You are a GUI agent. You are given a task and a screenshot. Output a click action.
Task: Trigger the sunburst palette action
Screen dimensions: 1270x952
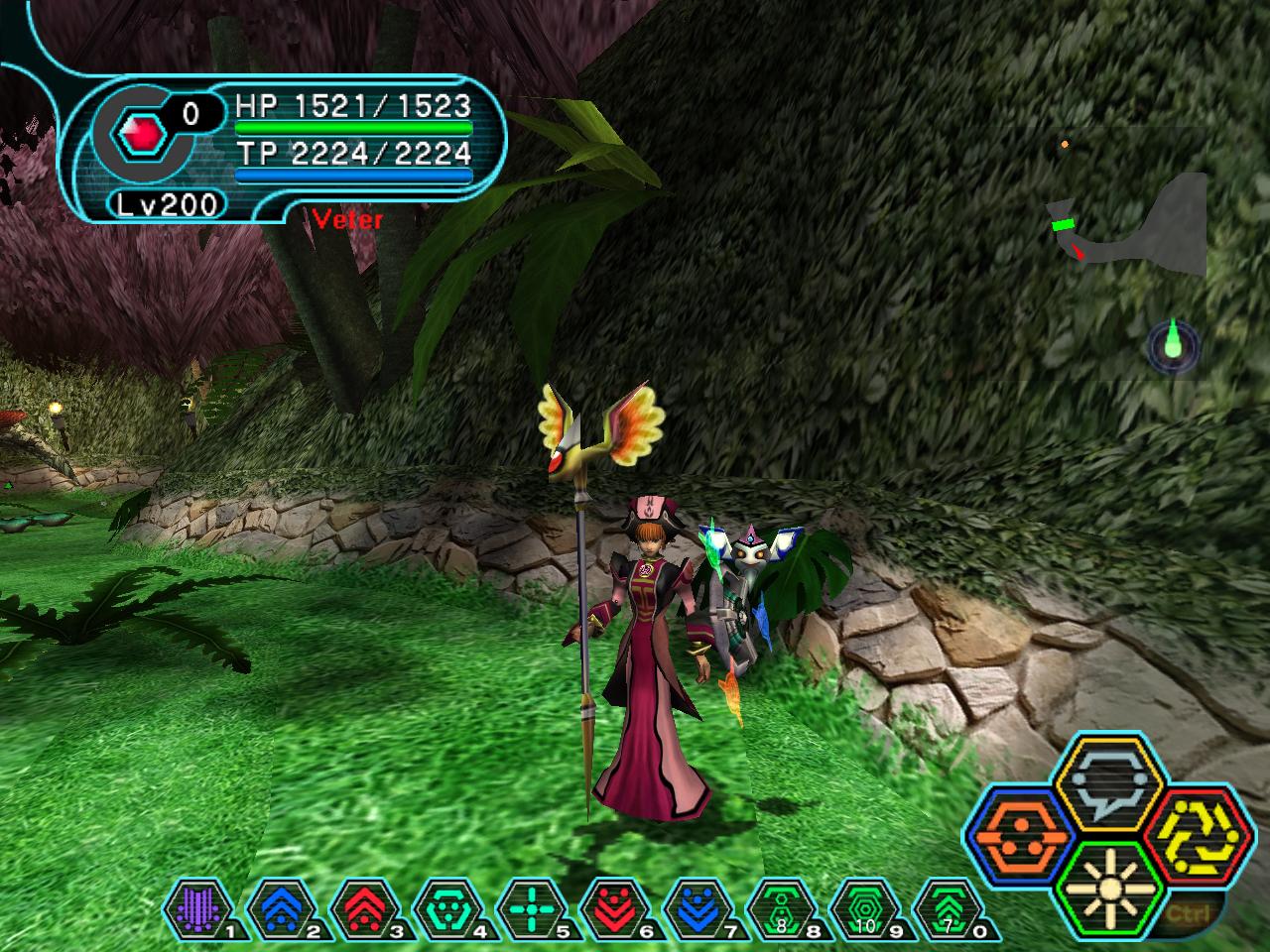(x=1100, y=882)
